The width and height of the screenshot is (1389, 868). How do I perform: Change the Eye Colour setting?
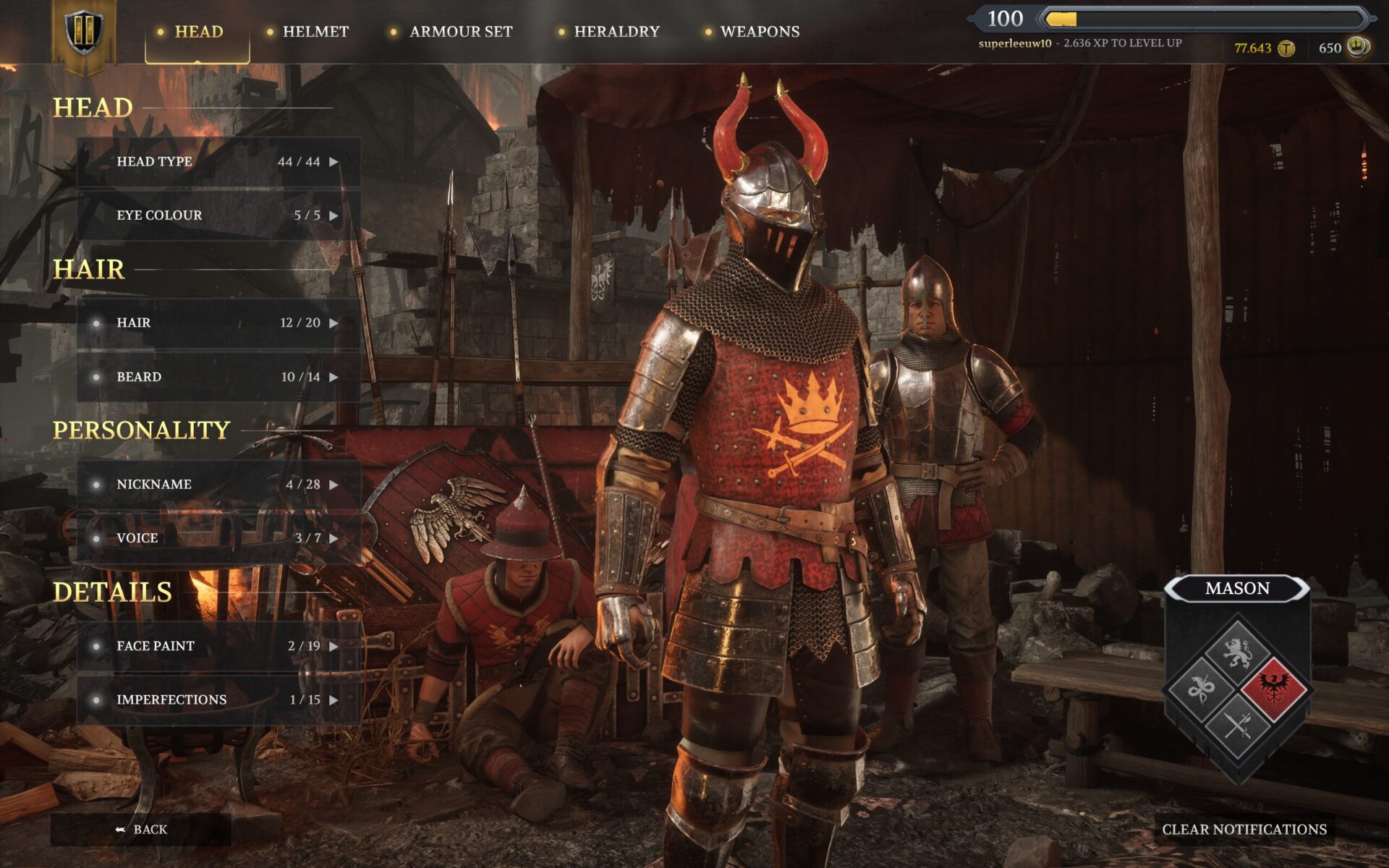[218, 216]
